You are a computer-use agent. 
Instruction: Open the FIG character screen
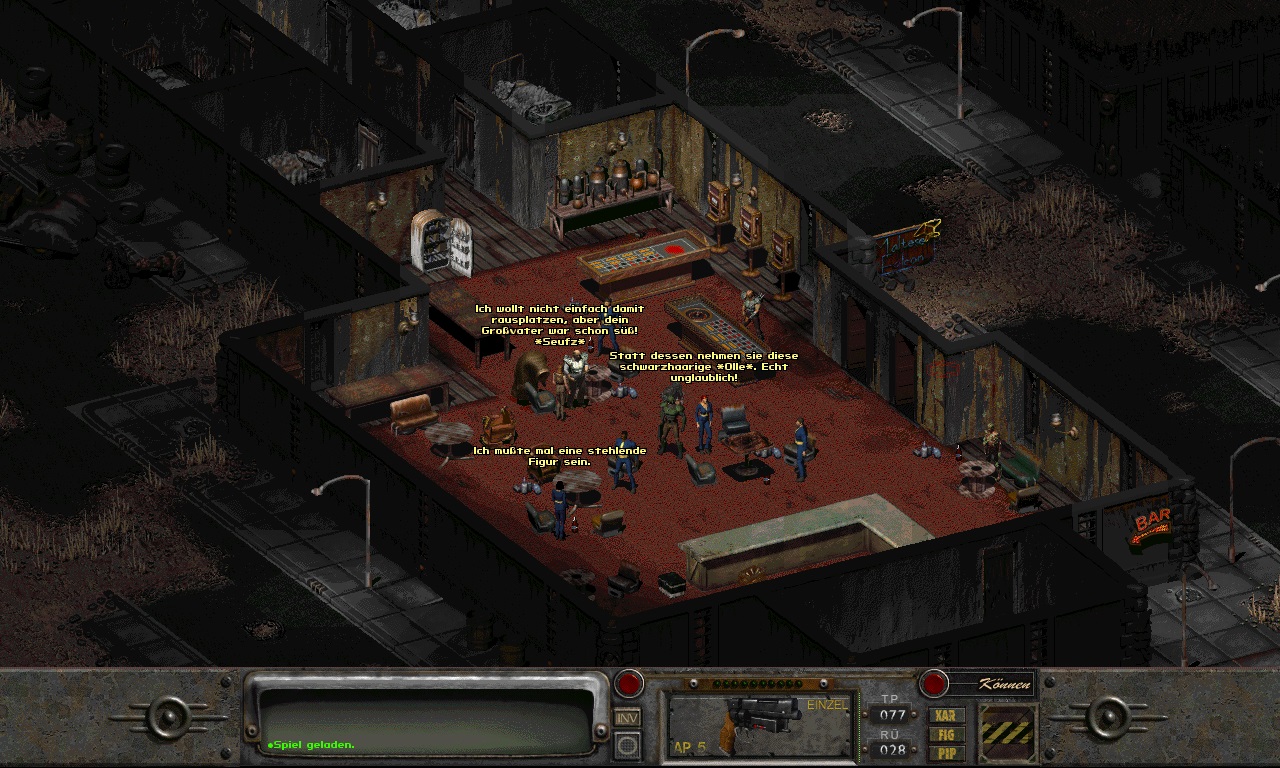946,734
